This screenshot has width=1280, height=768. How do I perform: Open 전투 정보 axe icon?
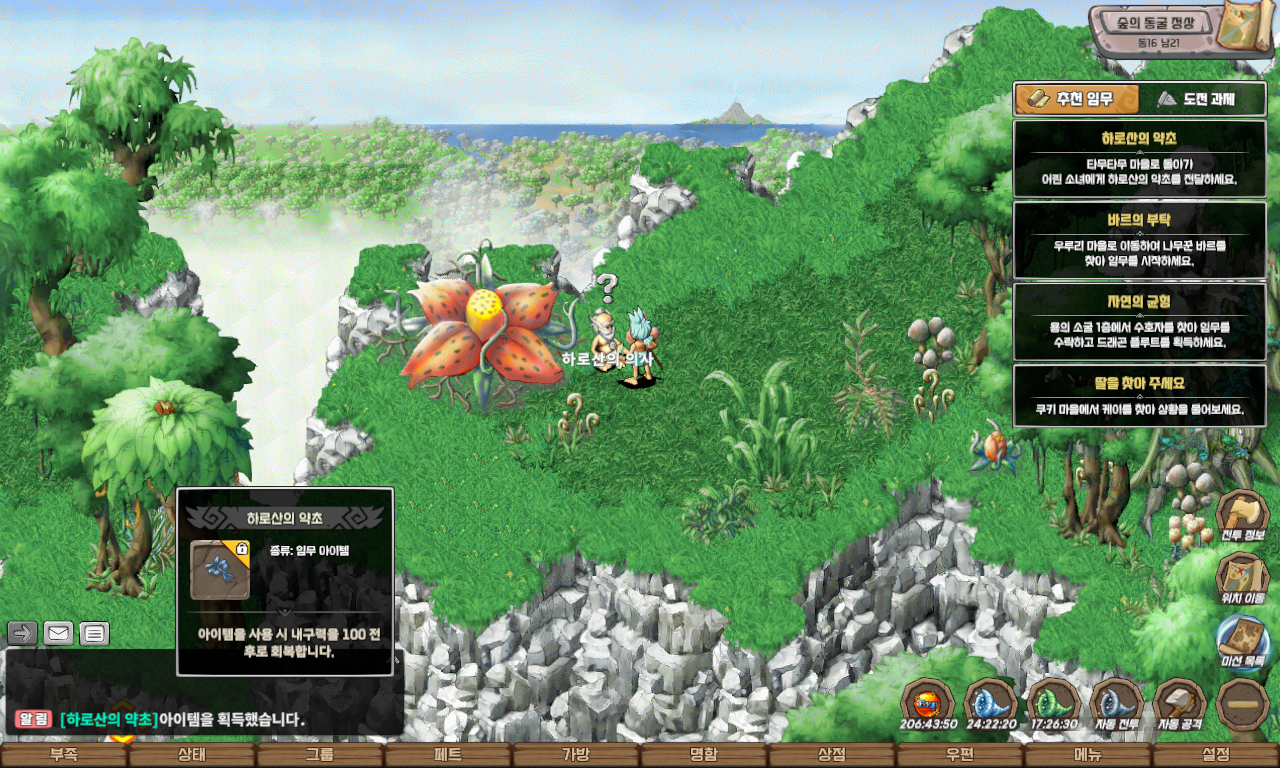pyautogui.click(x=1243, y=517)
